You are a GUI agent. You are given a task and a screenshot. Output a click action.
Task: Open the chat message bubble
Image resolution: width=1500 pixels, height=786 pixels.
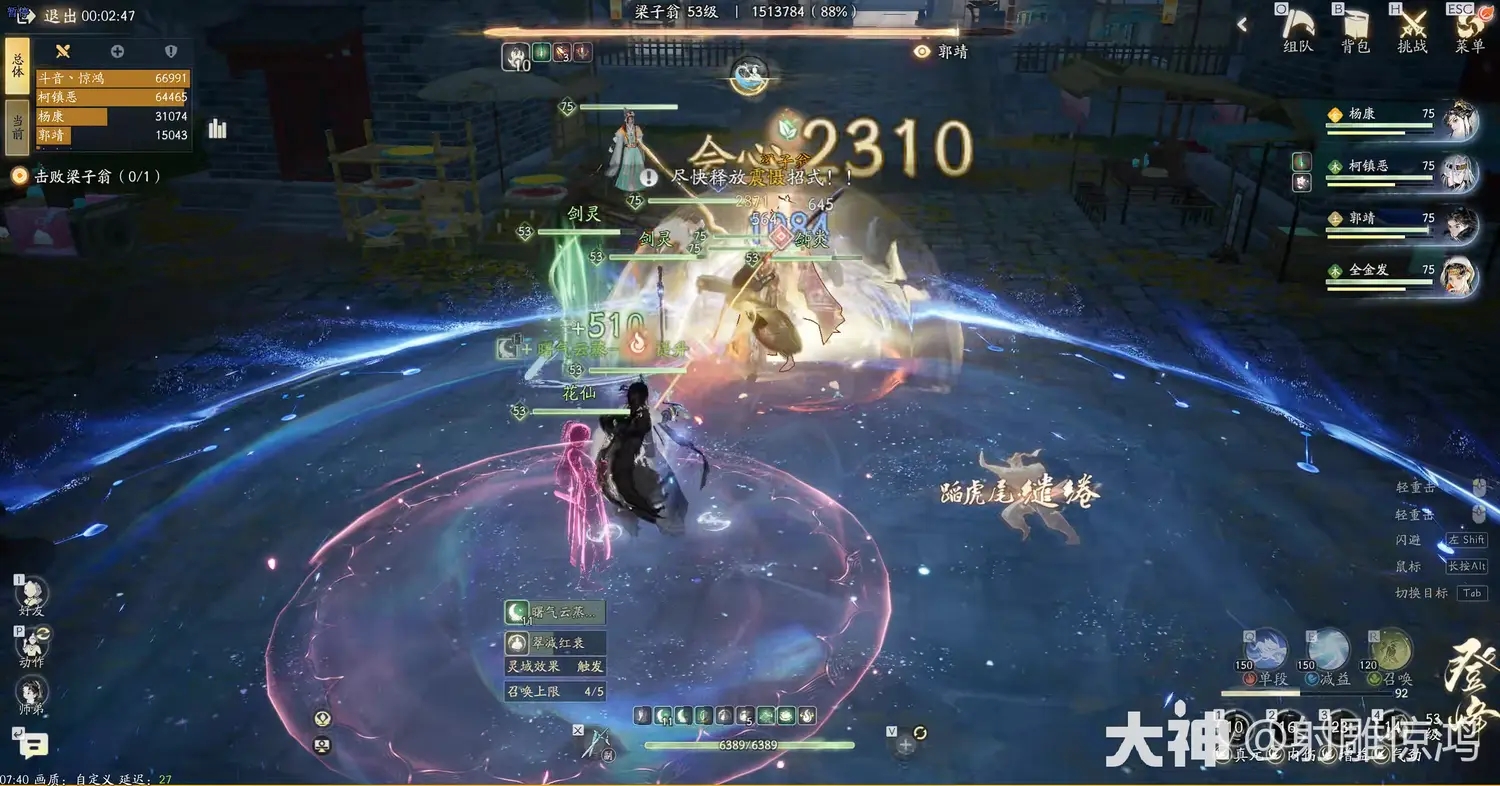coord(36,746)
